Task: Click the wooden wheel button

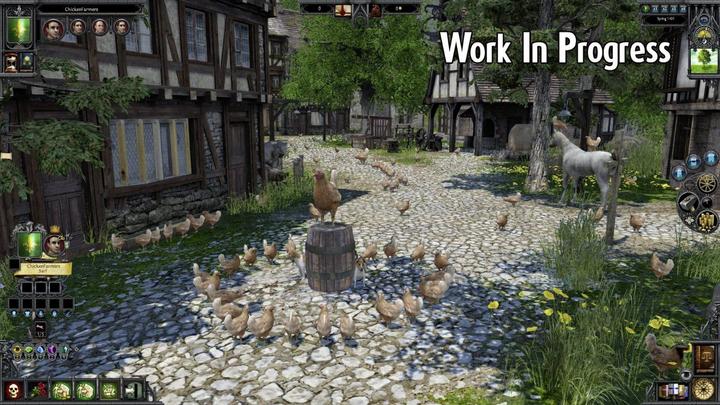Action: pos(707,184)
